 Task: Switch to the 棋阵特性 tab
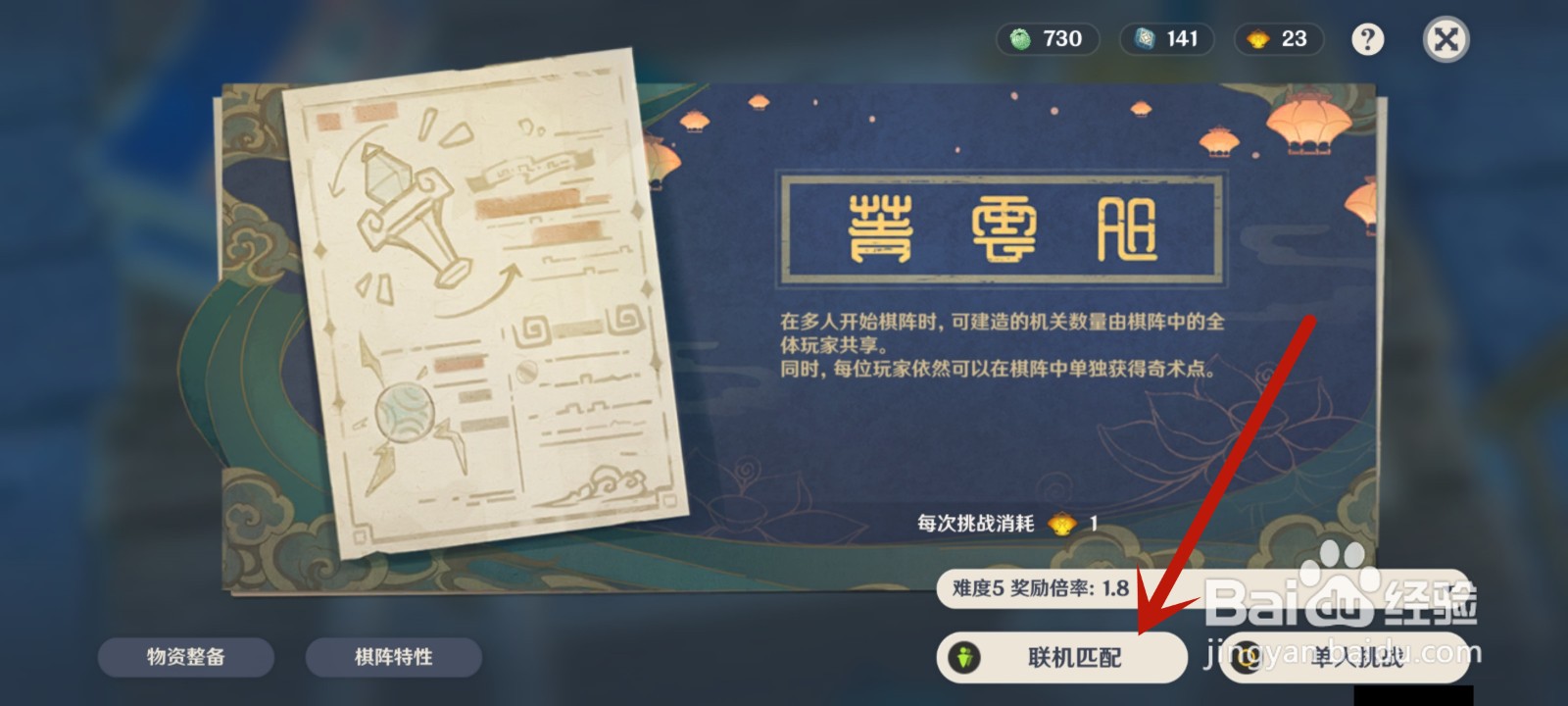point(394,658)
